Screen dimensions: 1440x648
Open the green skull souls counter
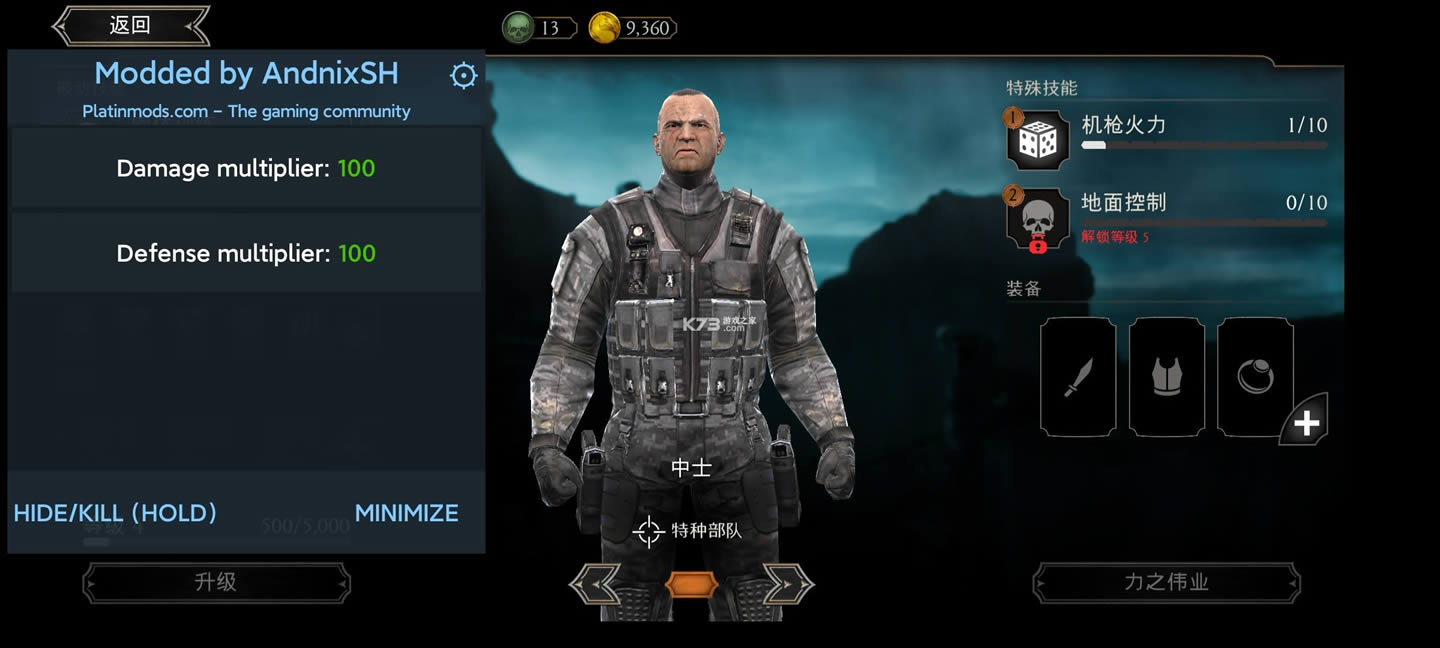539,28
